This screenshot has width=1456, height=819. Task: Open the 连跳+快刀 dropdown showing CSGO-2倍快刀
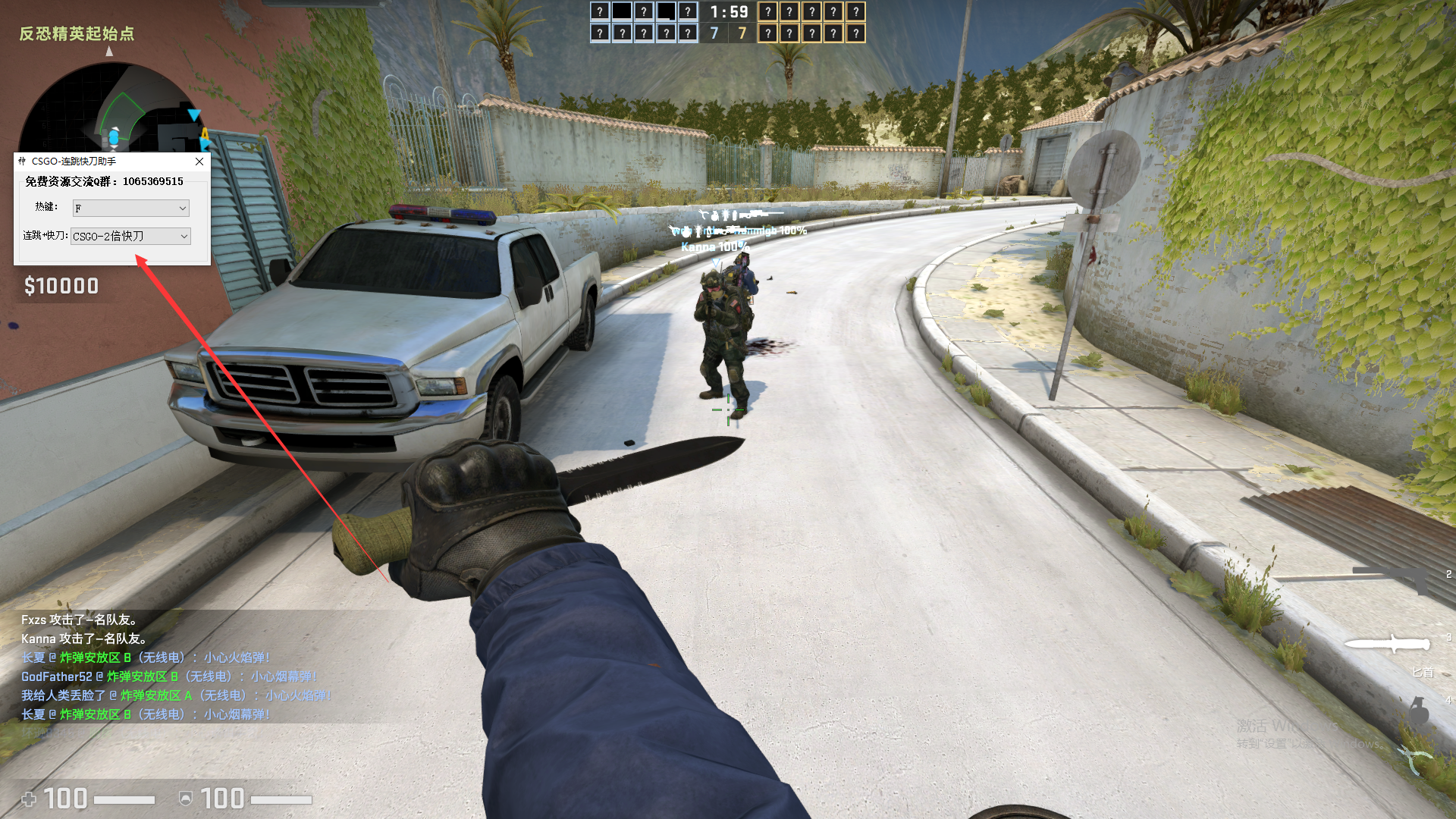[130, 236]
